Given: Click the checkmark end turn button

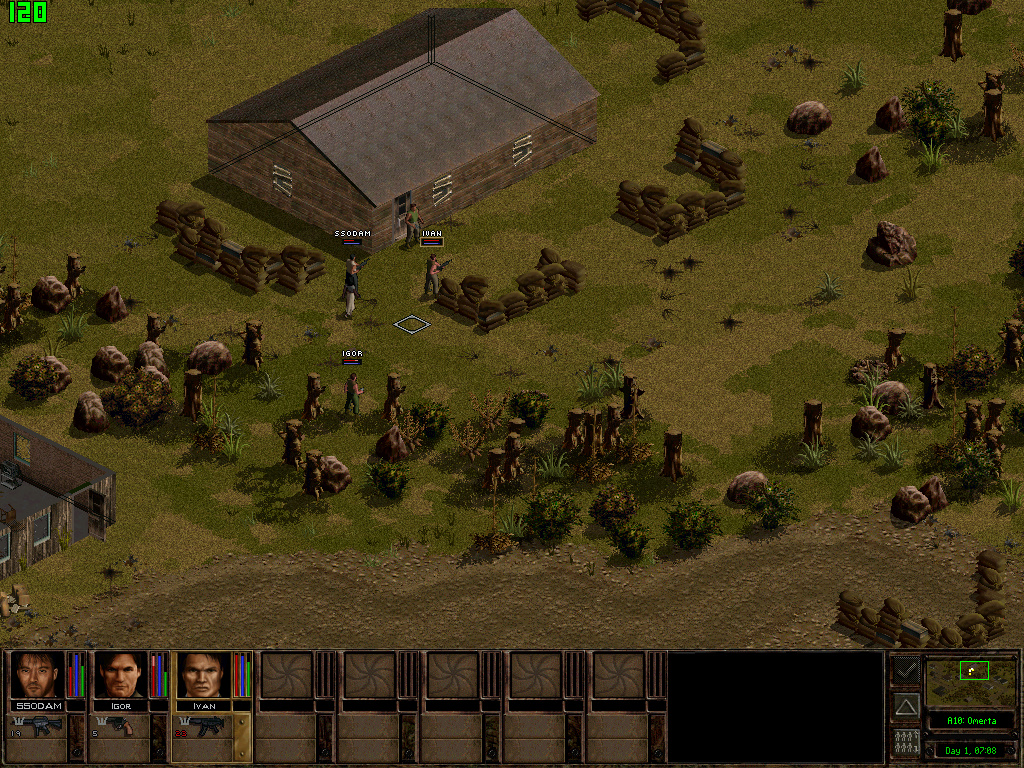Looking at the screenshot, I should tap(906, 669).
